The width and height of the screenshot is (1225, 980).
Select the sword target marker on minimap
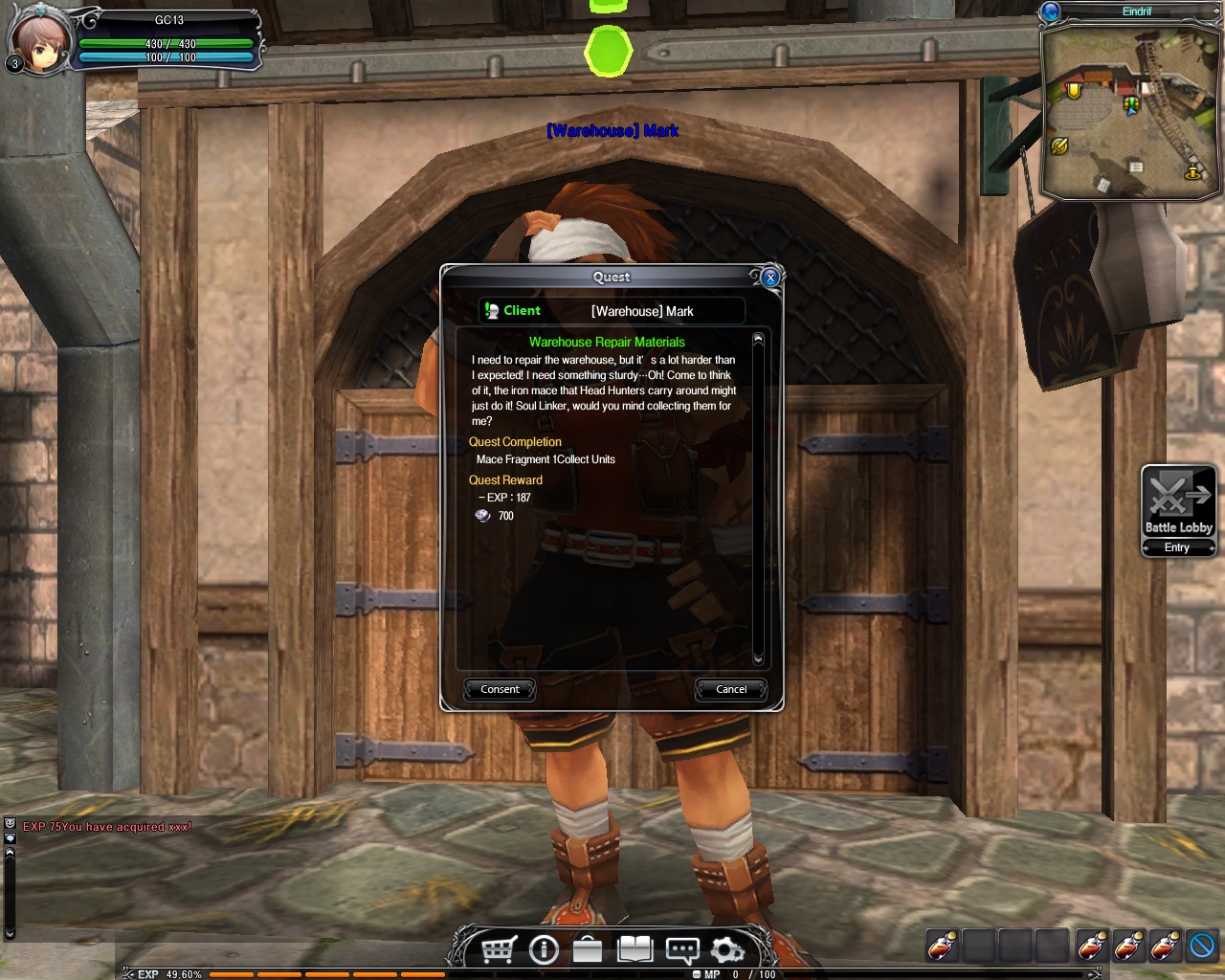tap(1059, 145)
